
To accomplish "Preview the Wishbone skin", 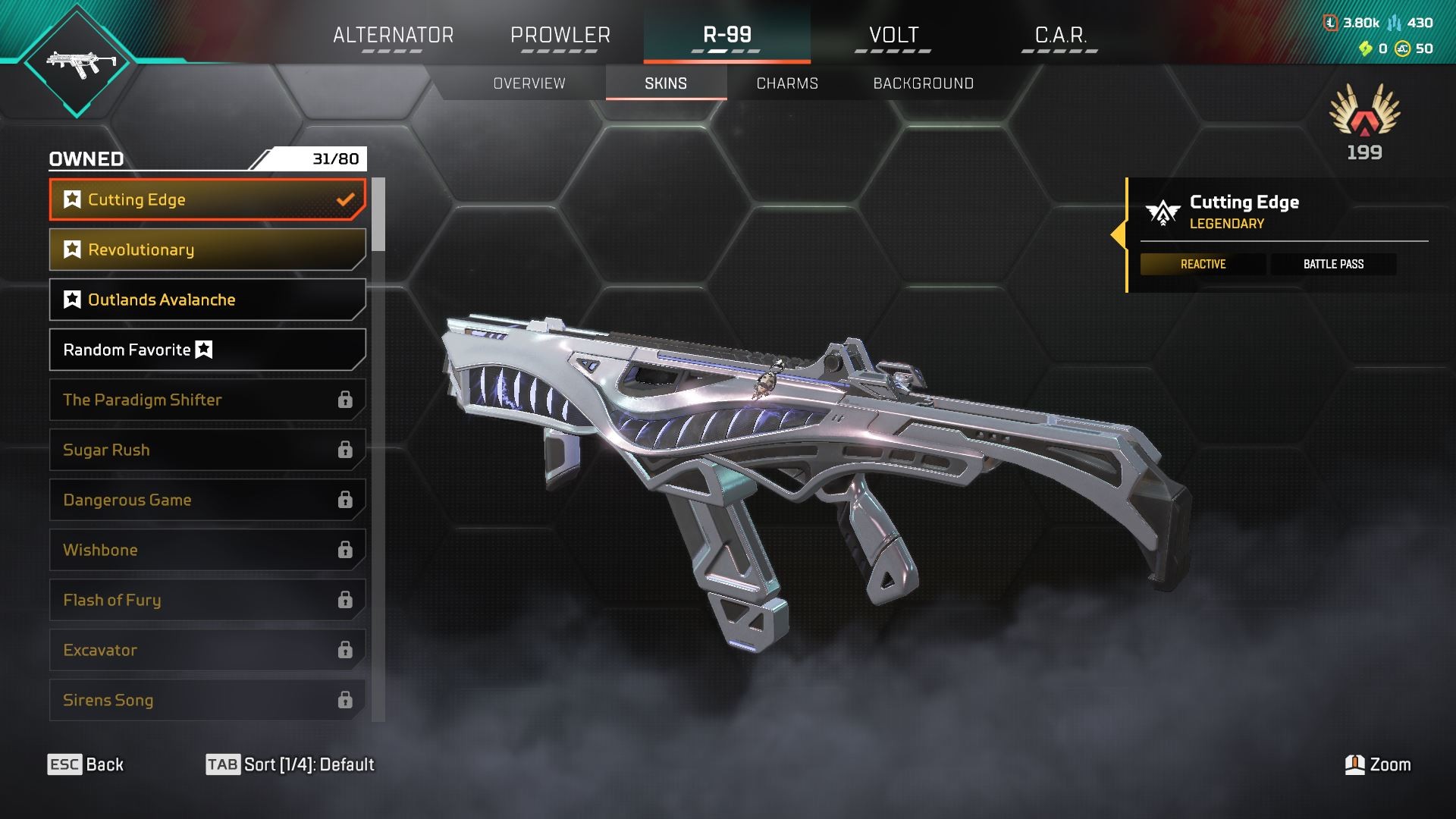I will [x=207, y=550].
